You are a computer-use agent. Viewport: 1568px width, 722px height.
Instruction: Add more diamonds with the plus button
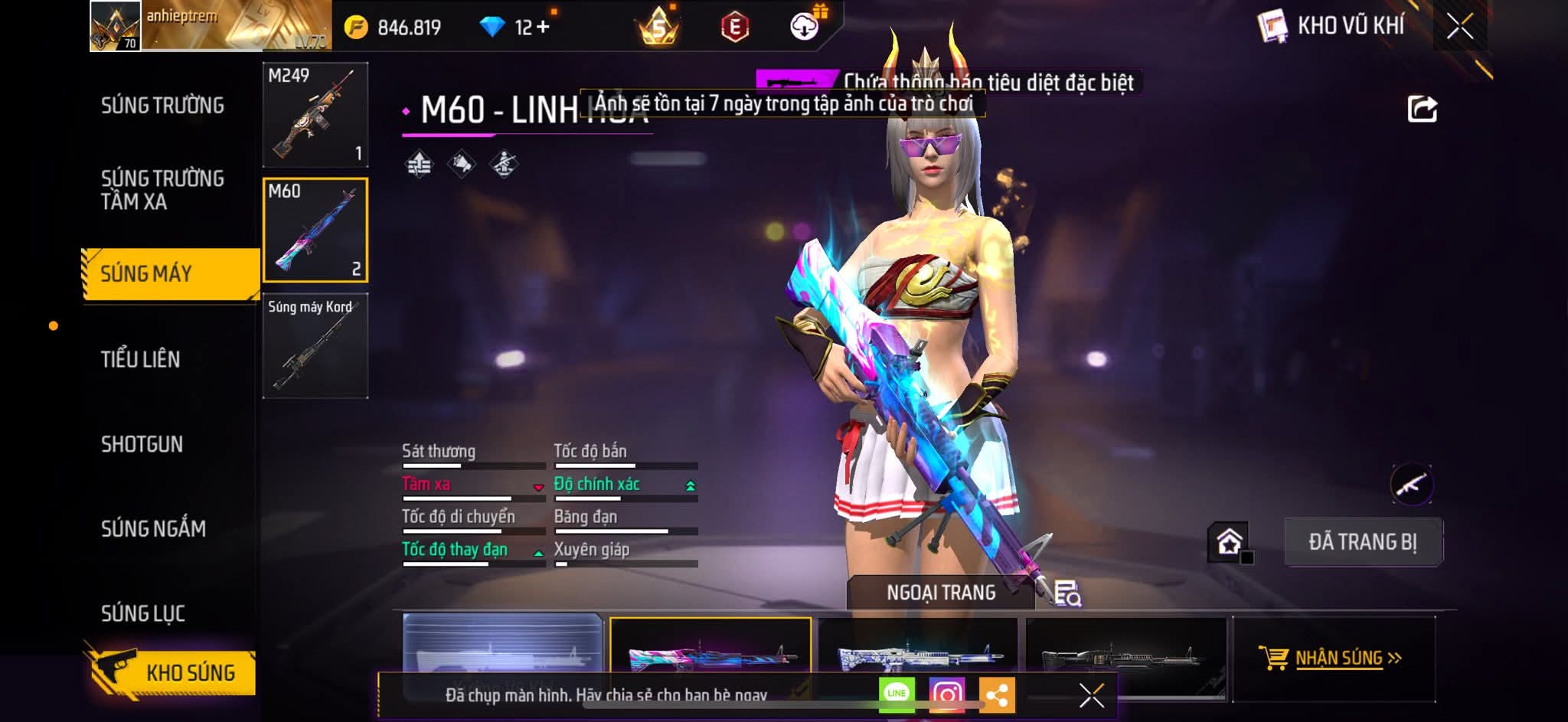[x=543, y=28]
